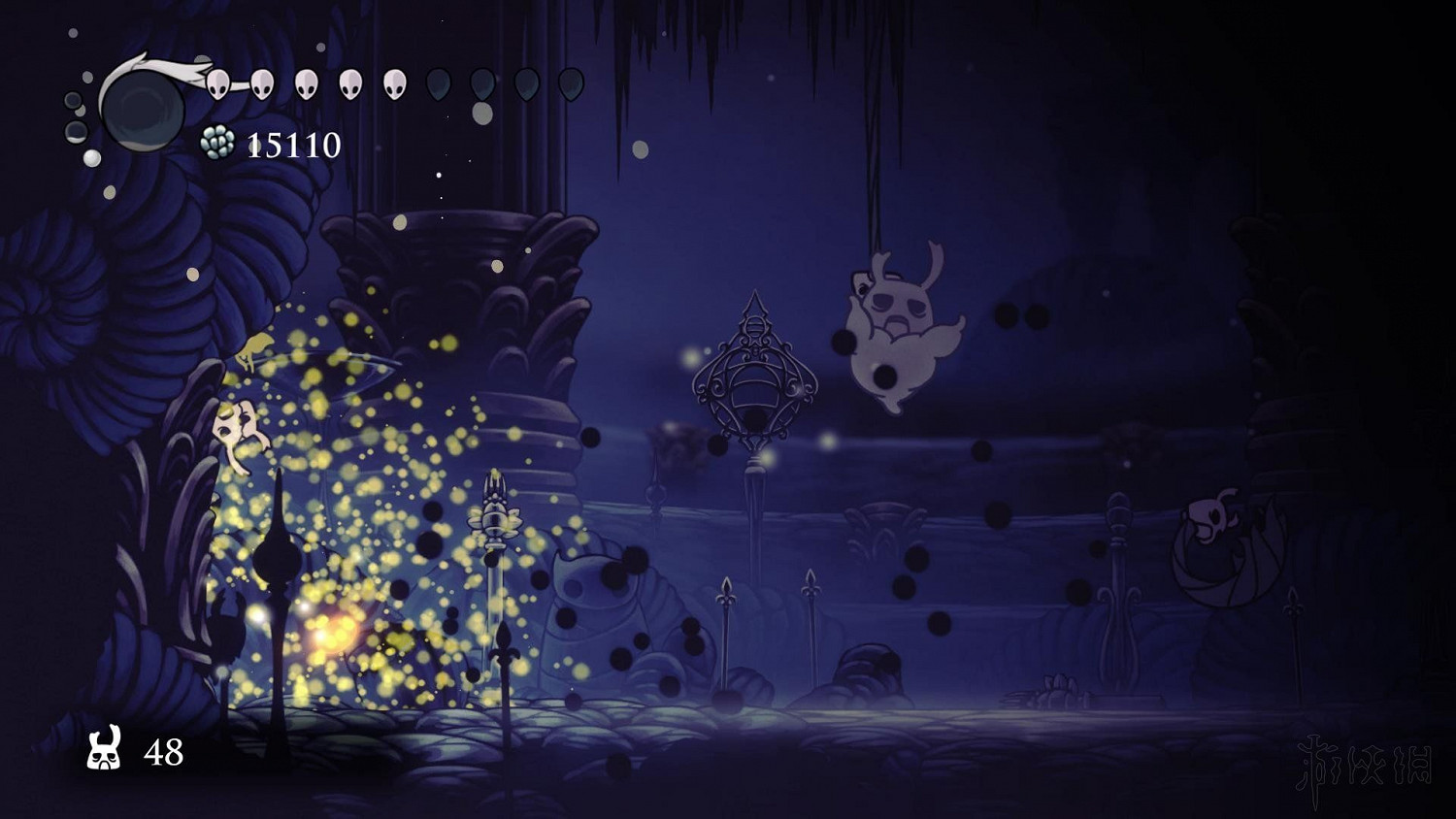Viewport: 1456px width, 819px height.
Task: Select the Geo currency icon
Action: [215, 142]
